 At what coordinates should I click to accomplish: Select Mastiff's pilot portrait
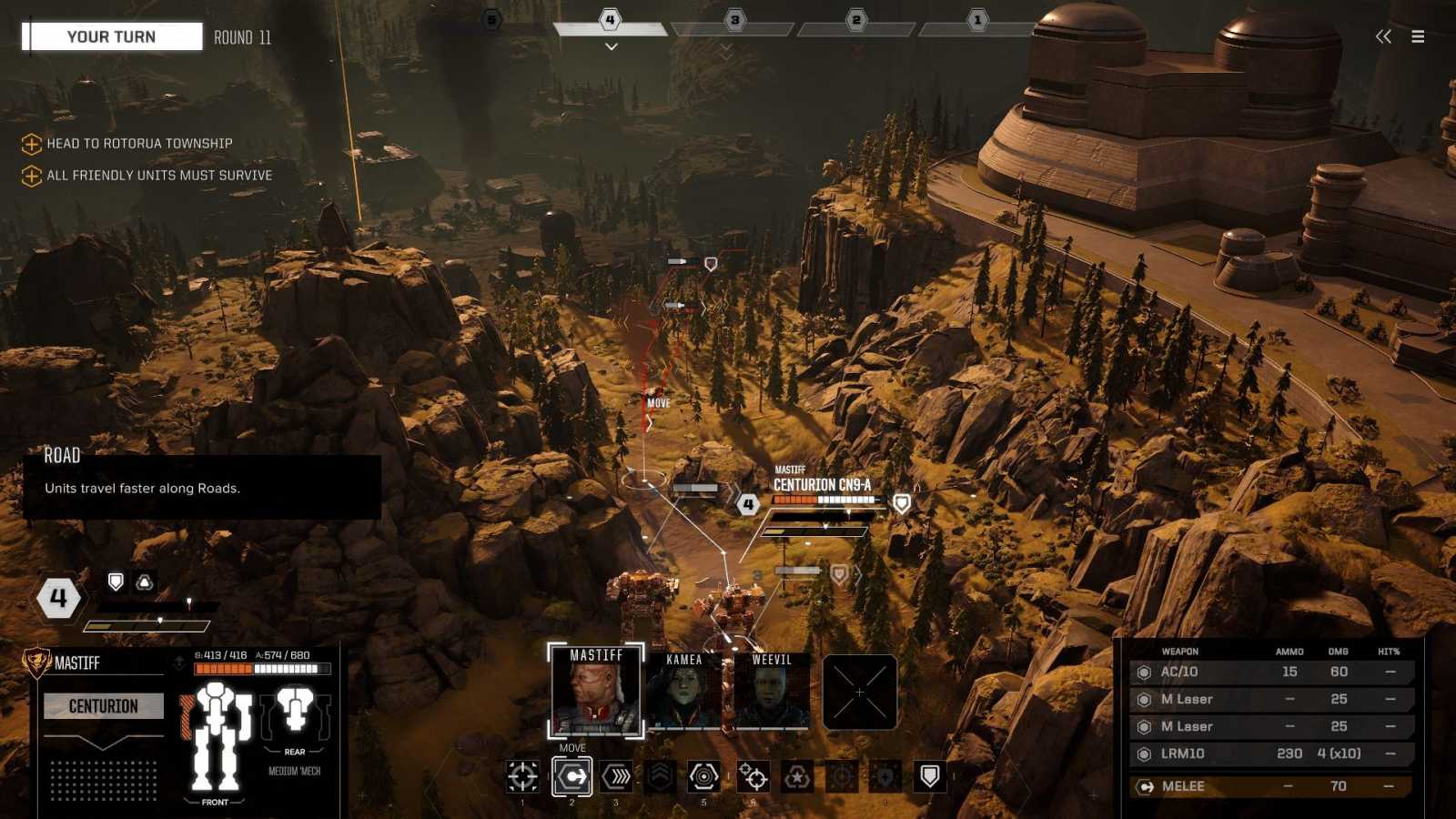[596, 692]
